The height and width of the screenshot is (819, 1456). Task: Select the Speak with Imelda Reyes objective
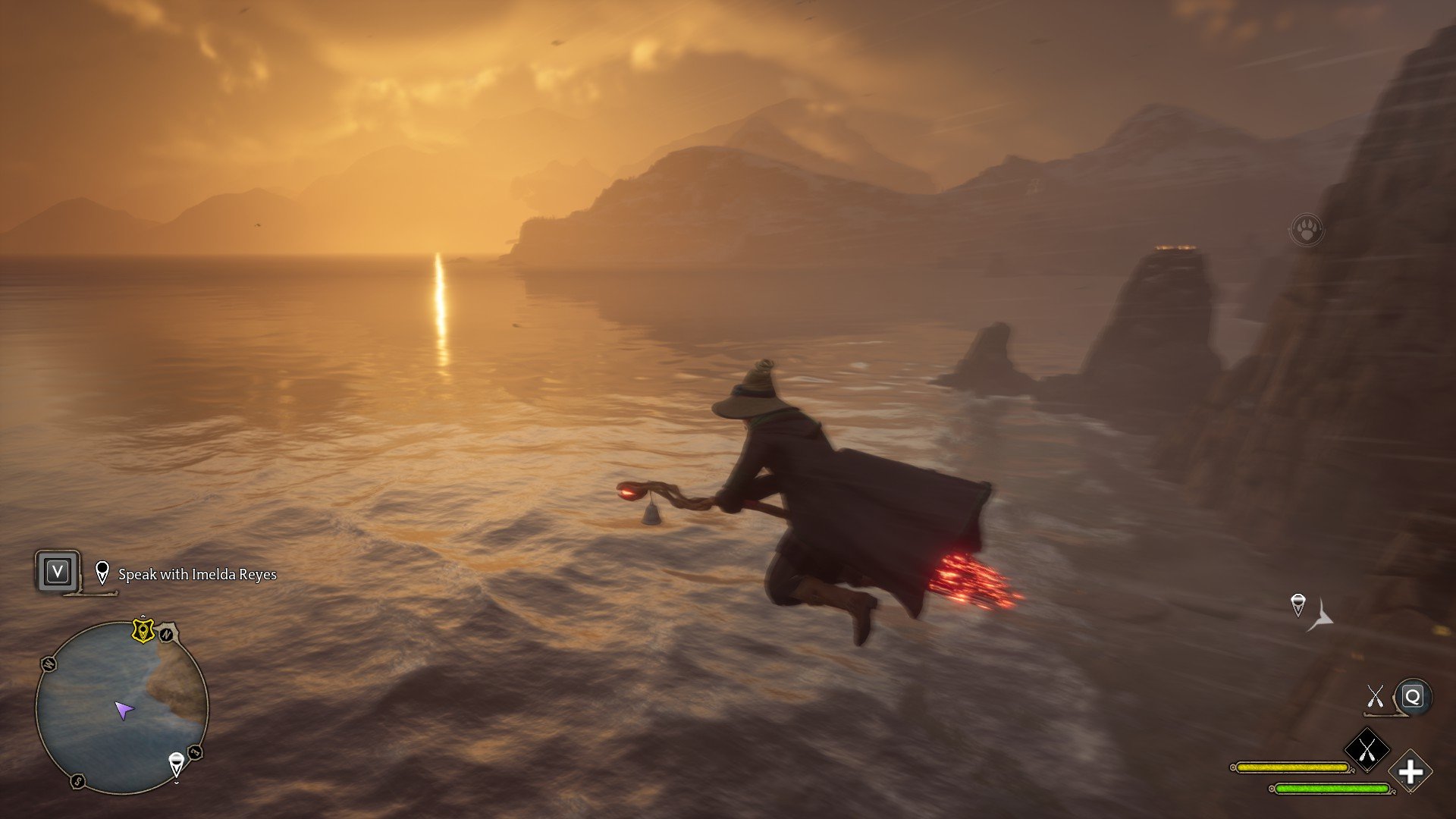point(197,575)
